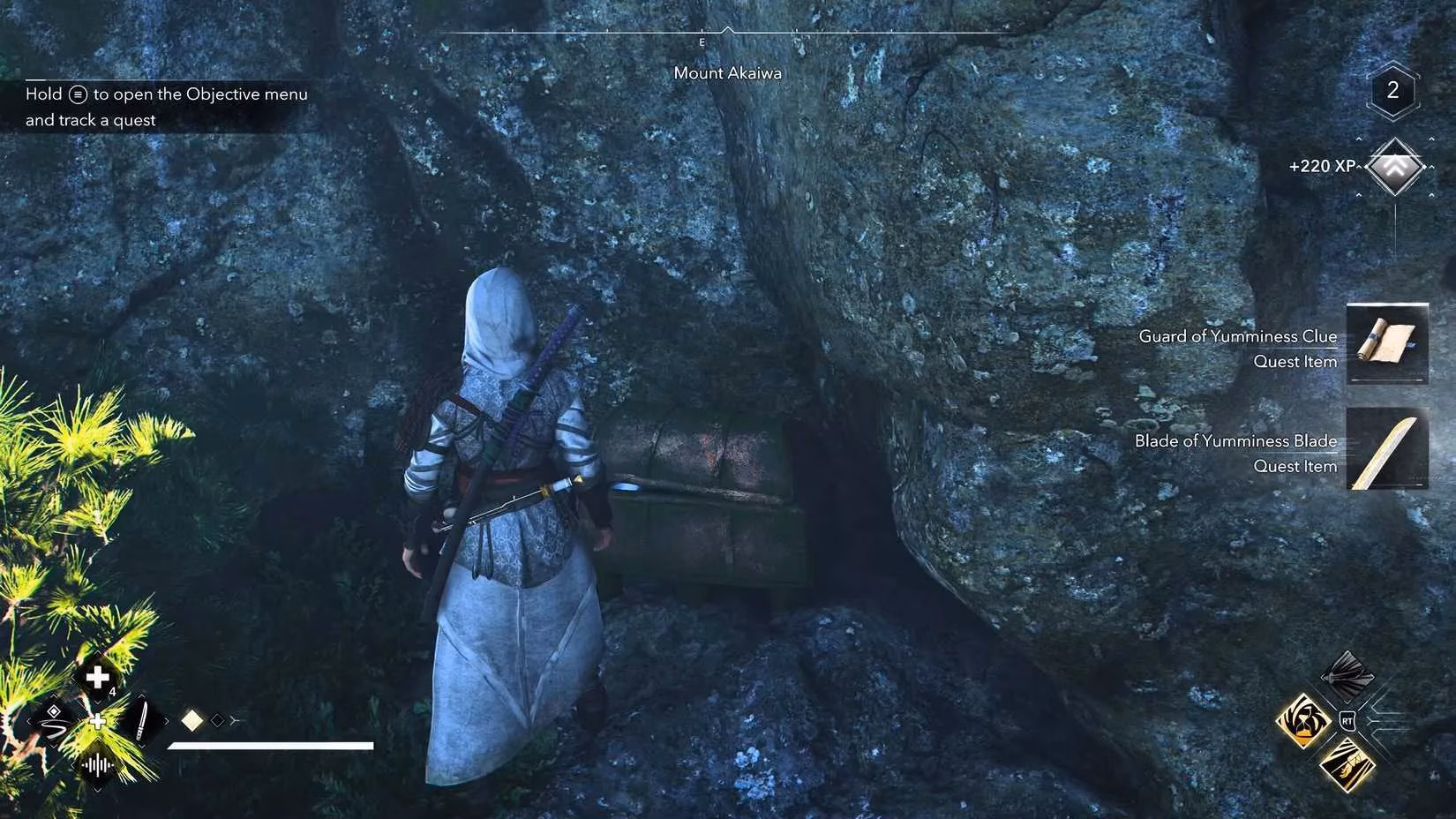Select the healing rations plus icon

click(96, 676)
